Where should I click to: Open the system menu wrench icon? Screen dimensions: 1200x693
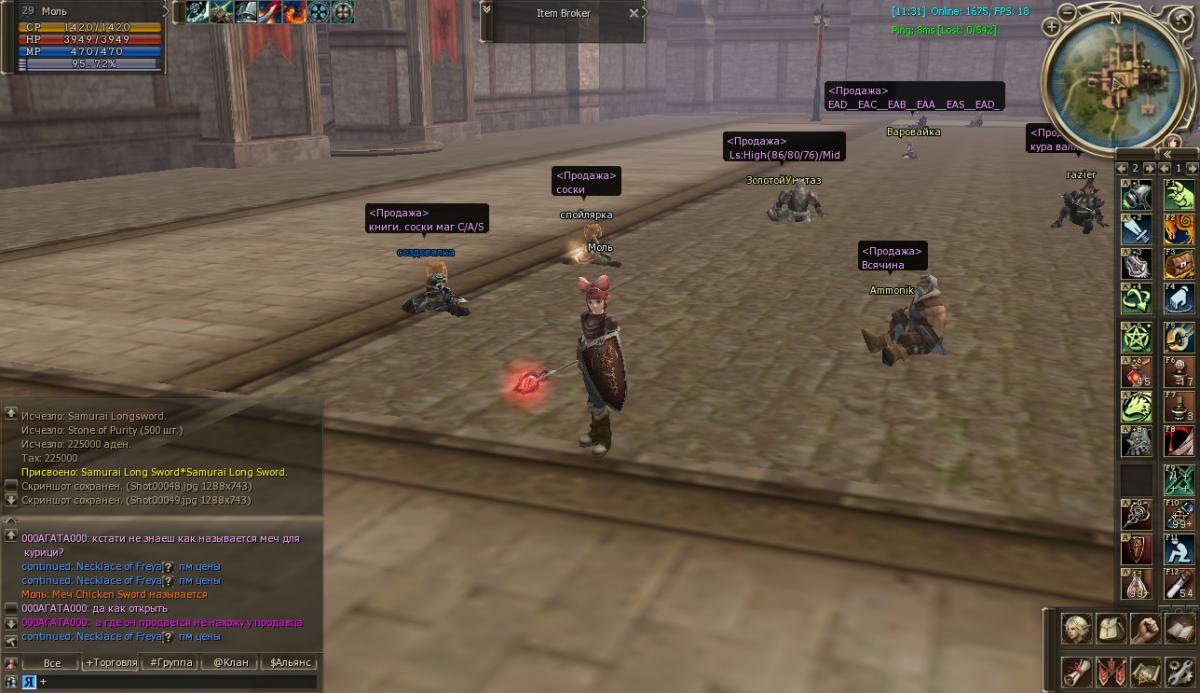[x=1179, y=670]
